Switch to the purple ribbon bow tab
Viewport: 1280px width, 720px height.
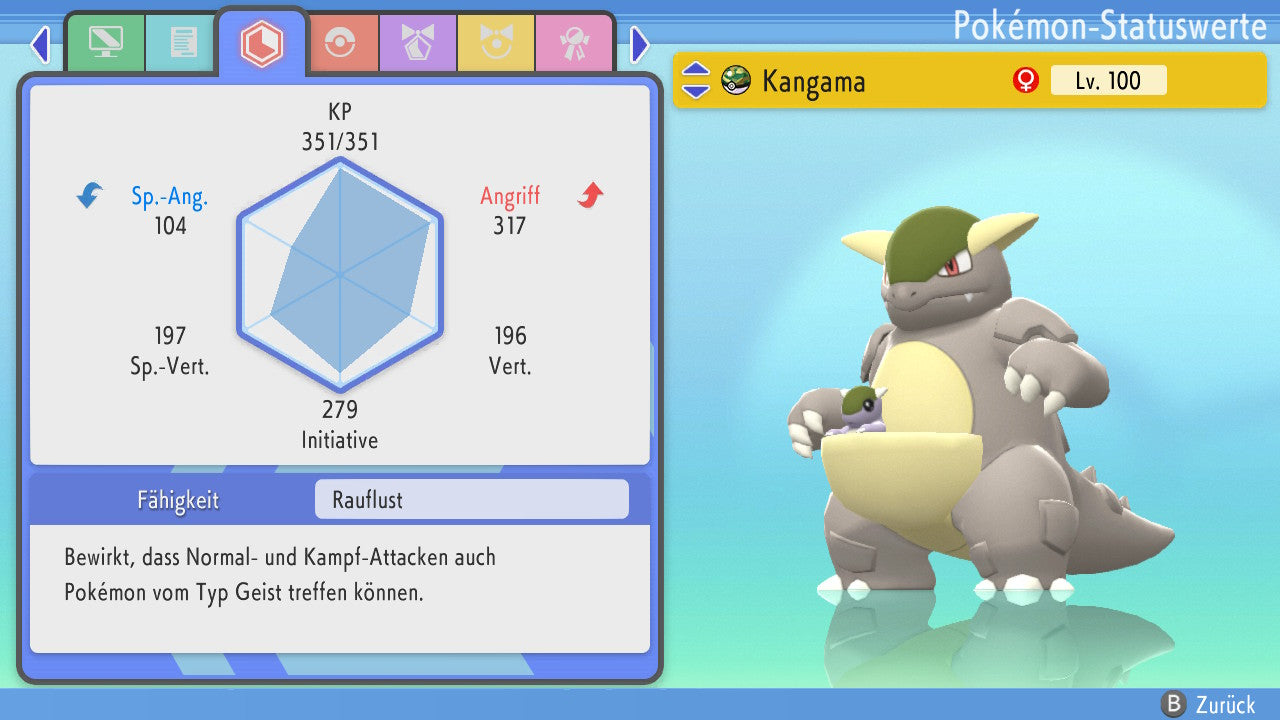point(417,43)
